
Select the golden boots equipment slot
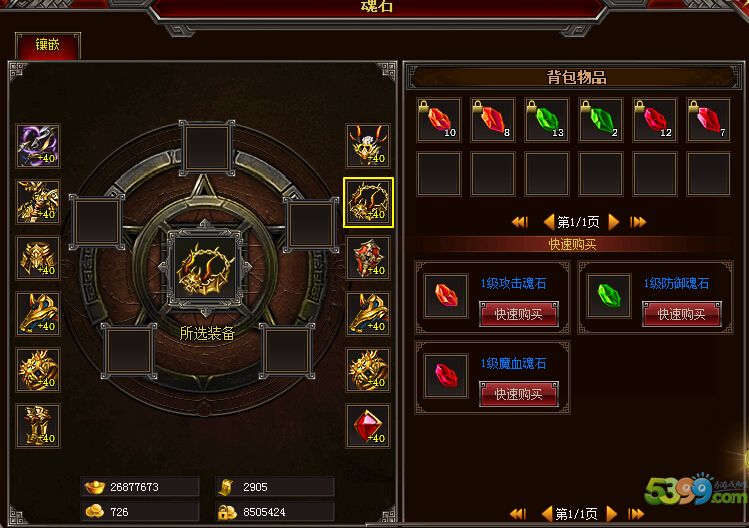pyautogui.click(x=38, y=426)
